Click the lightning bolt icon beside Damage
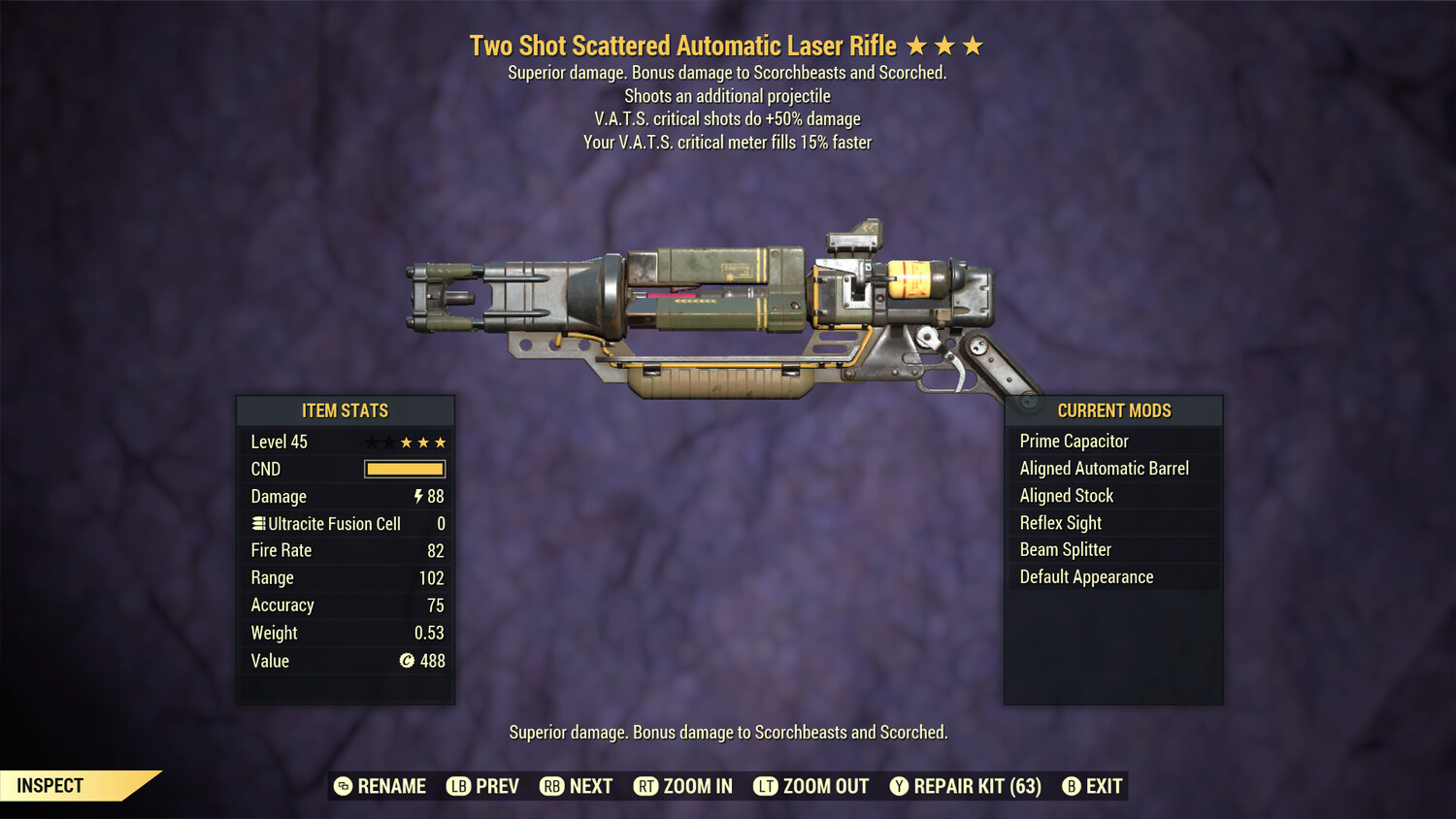Viewport: 1456px width, 819px height. point(417,496)
